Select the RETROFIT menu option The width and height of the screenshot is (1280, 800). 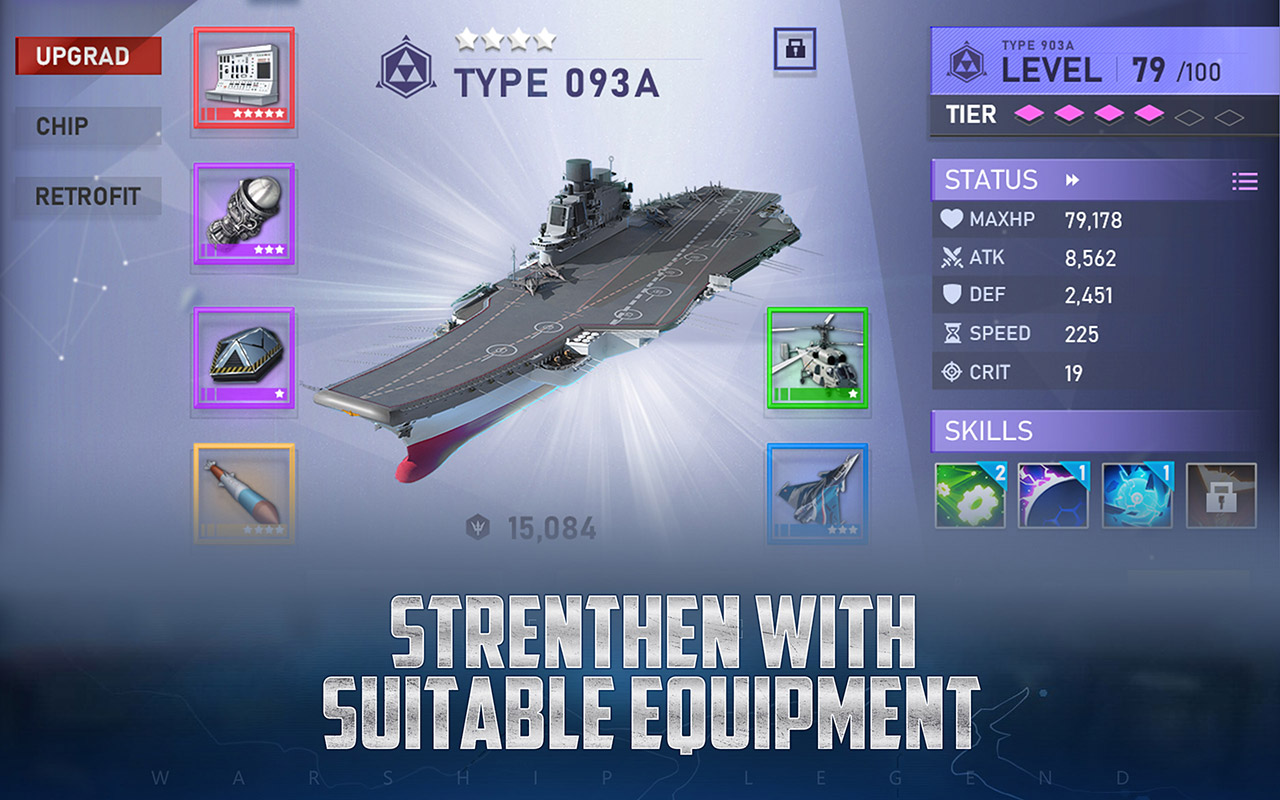coord(87,197)
